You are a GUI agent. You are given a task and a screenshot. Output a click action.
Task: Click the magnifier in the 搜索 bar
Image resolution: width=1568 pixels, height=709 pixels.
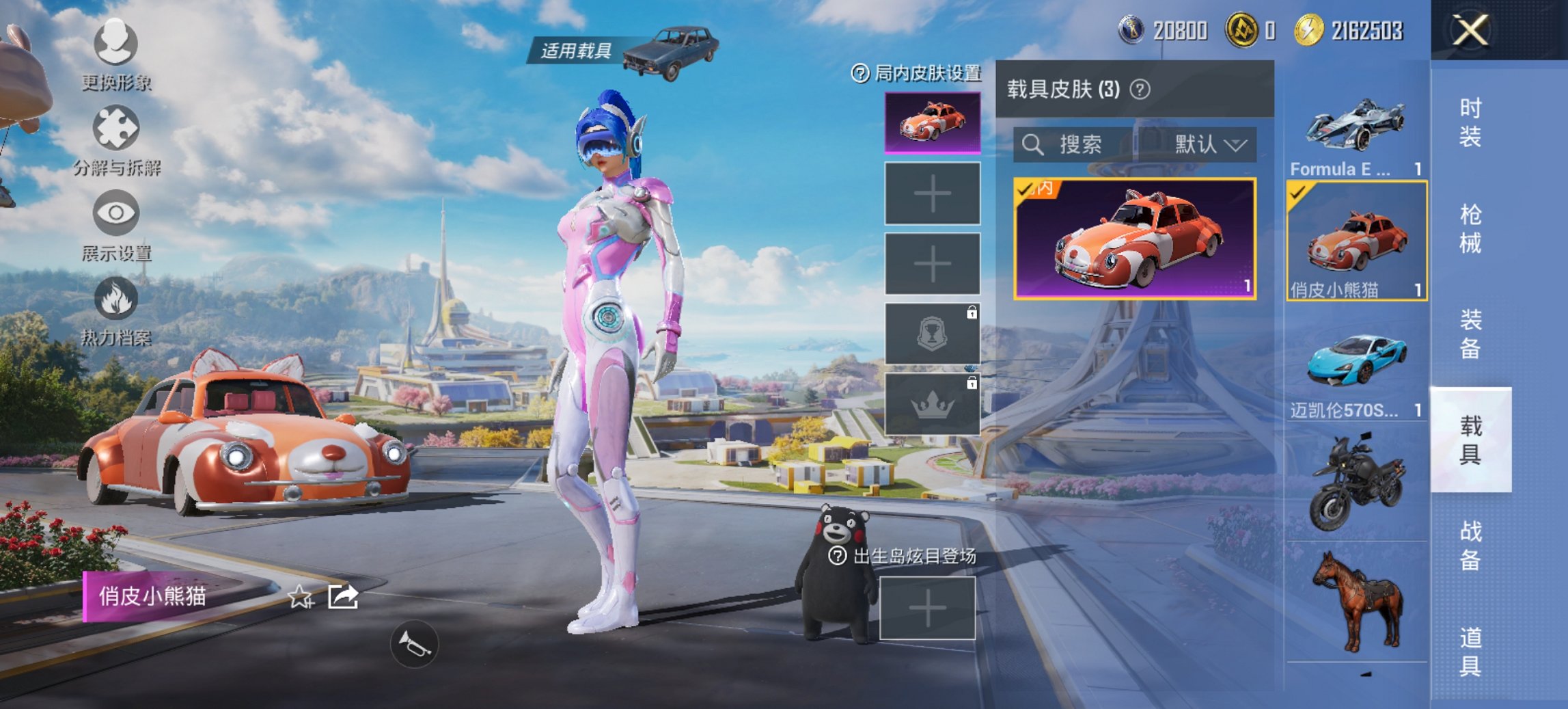pos(1032,144)
